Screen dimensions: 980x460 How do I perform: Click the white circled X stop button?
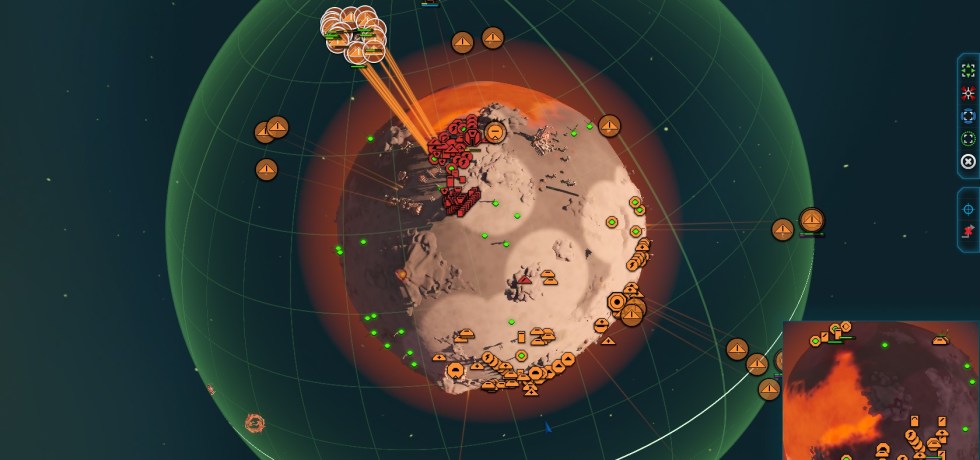pos(968,162)
